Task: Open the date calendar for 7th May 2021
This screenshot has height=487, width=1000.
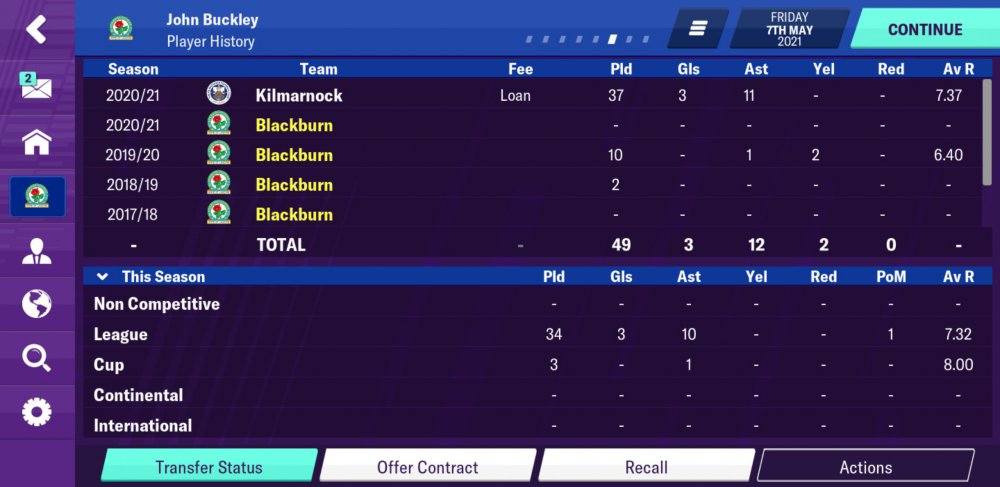Action: point(789,29)
